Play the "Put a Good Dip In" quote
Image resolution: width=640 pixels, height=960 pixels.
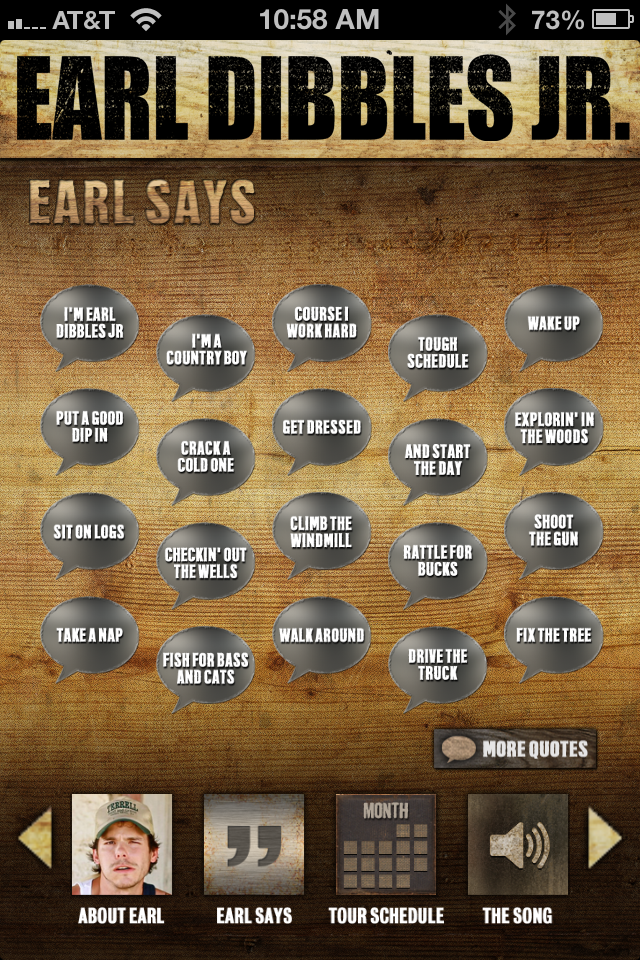coord(90,427)
